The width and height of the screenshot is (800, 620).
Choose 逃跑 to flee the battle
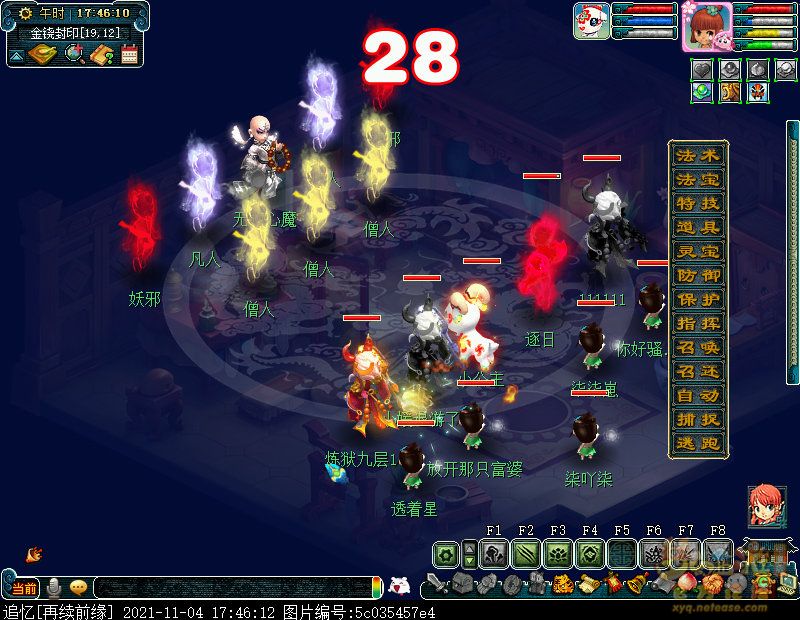[697, 443]
